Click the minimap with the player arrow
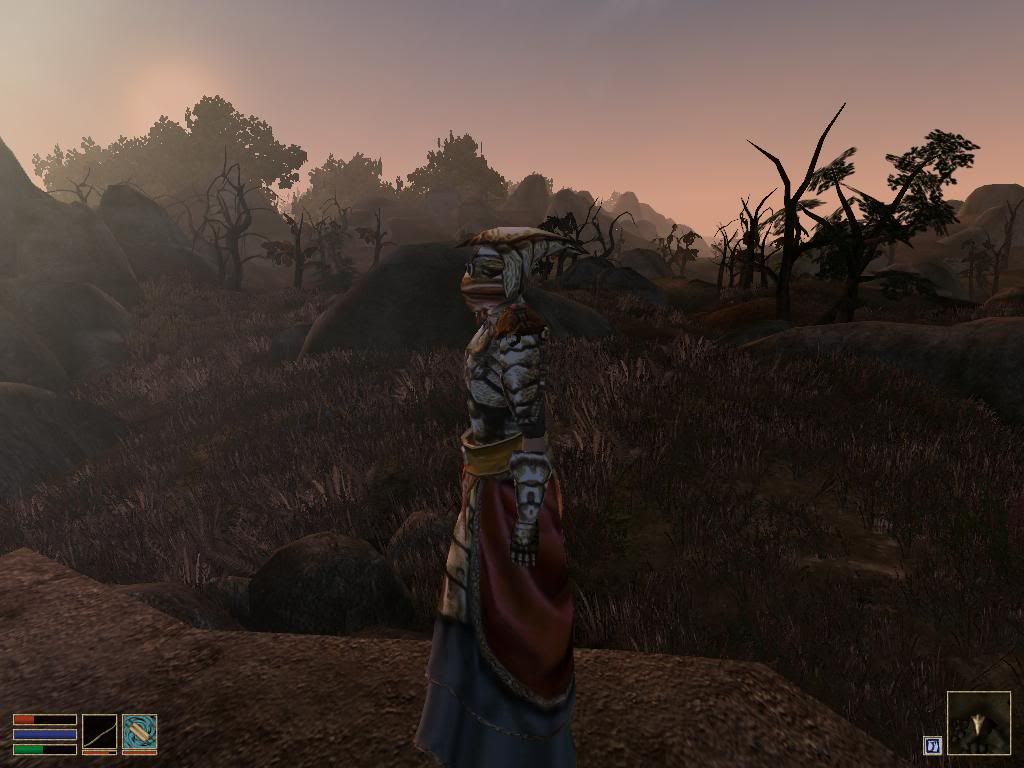Image resolution: width=1024 pixels, height=768 pixels. point(979,722)
